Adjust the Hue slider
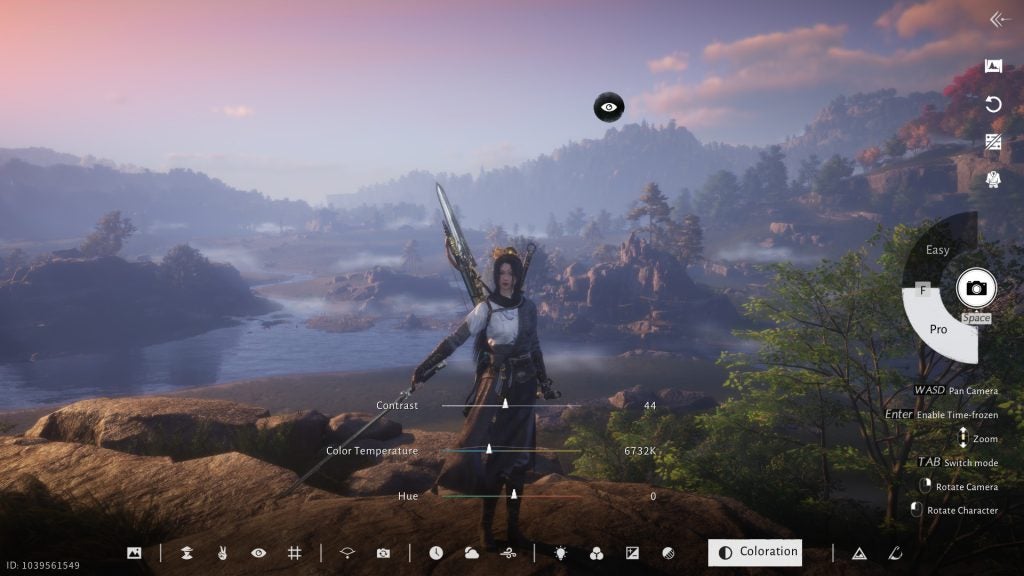Screen dimensions: 1024x576 514,495
